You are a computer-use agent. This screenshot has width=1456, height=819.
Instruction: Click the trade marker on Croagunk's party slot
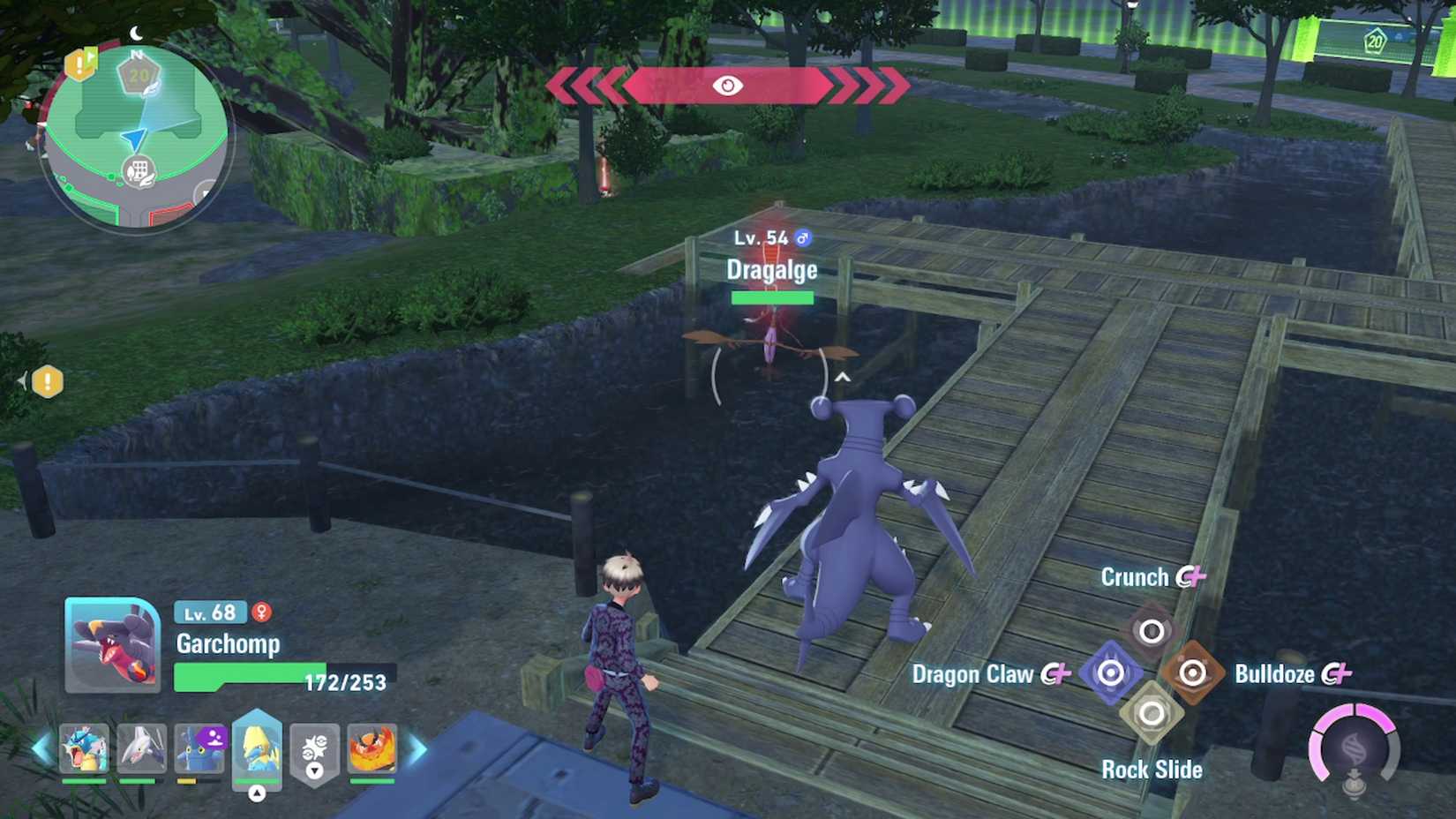point(214,739)
